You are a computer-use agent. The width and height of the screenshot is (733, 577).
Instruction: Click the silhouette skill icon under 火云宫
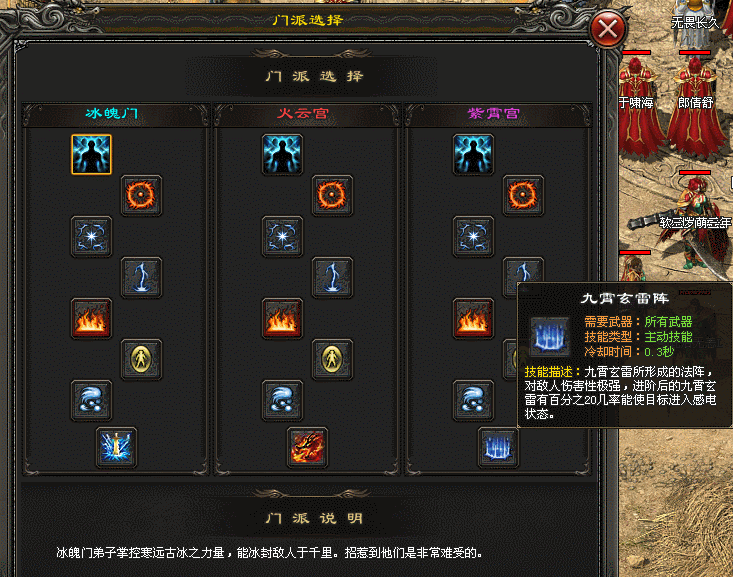click(x=282, y=155)
